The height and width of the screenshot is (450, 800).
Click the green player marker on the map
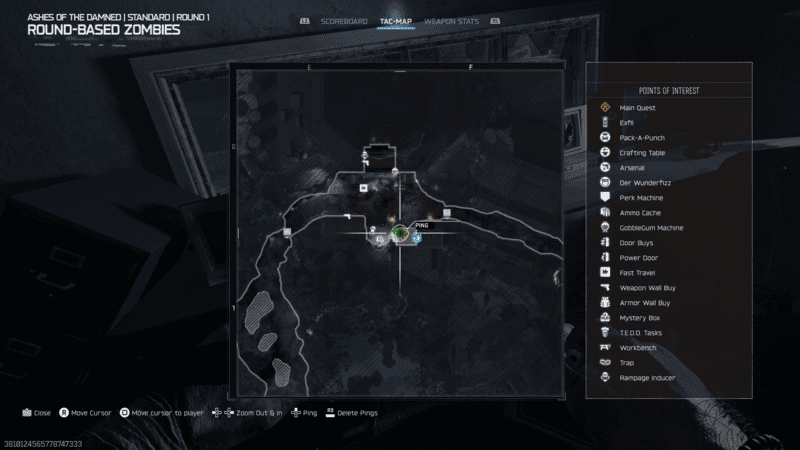(399, 233)
